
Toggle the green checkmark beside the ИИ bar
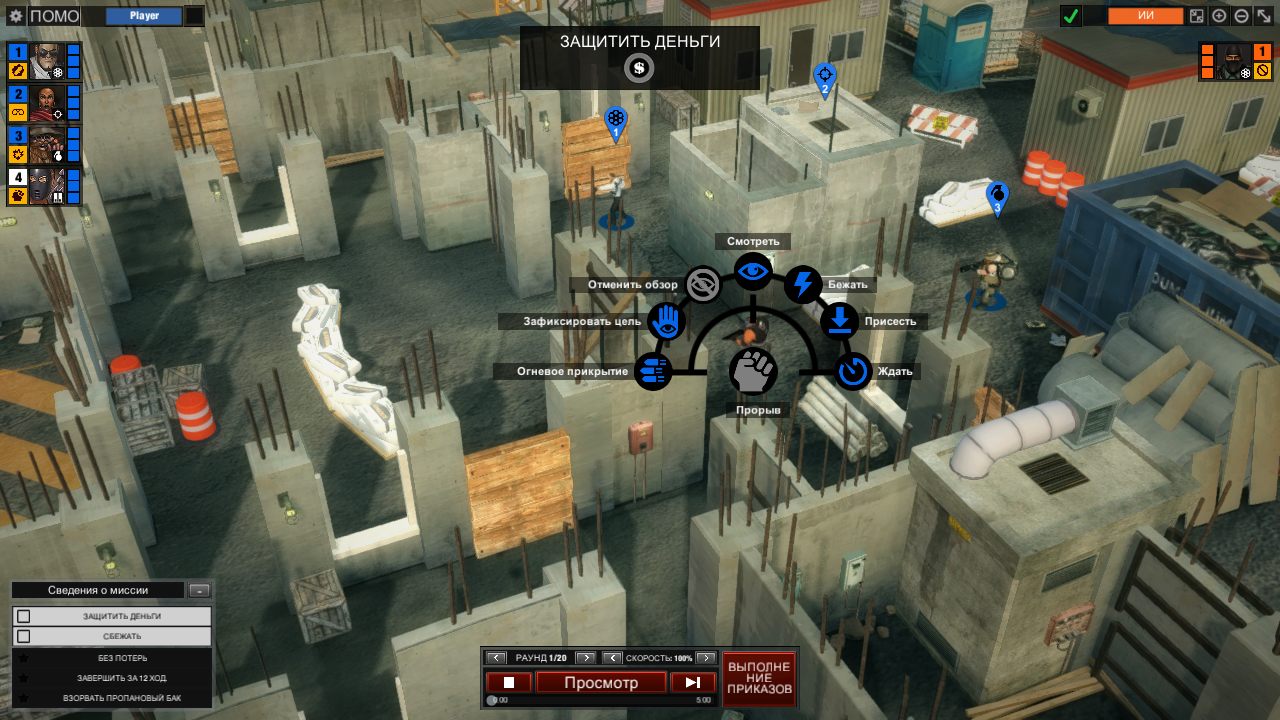tap(1072, 15)
